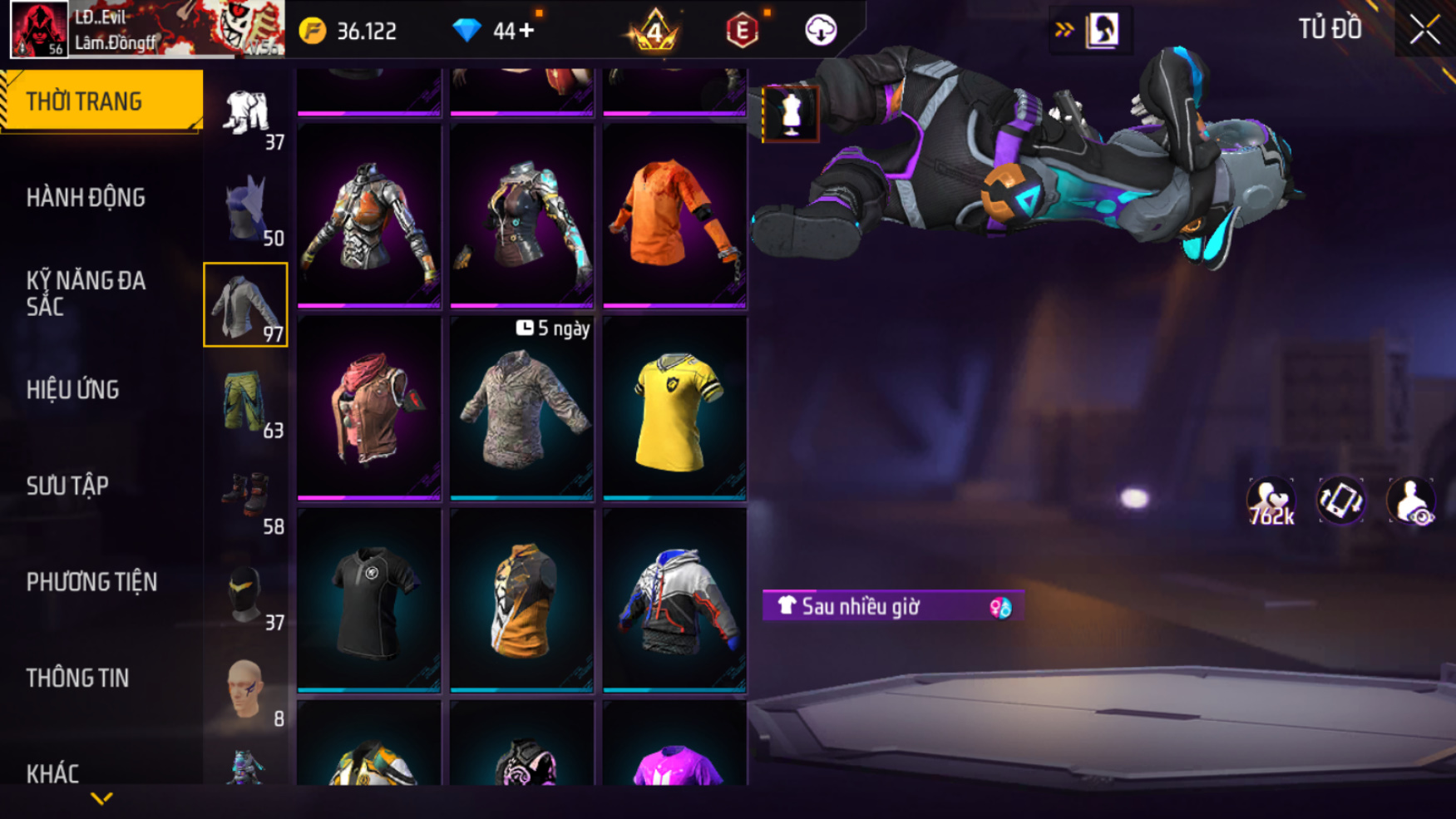The image size is (1456, 819).
Task: Open the Thông Tin section
Action: [x=78, y=678]
